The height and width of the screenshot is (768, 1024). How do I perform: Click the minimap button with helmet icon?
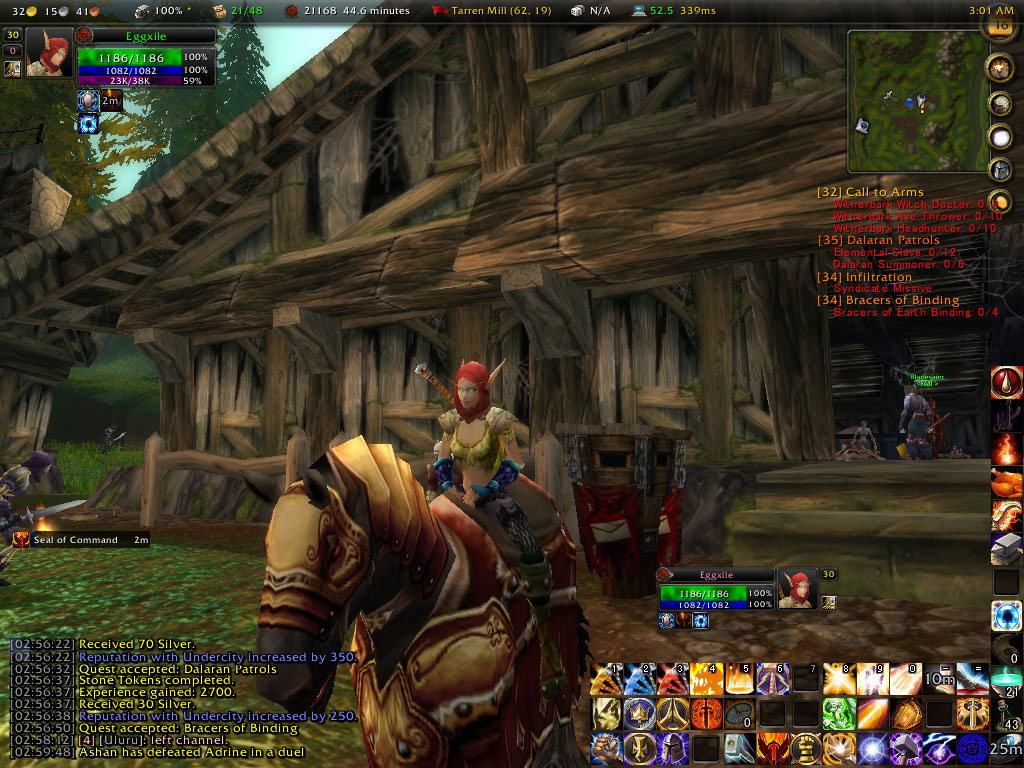pyautogui.click(x=1000, y=168)
